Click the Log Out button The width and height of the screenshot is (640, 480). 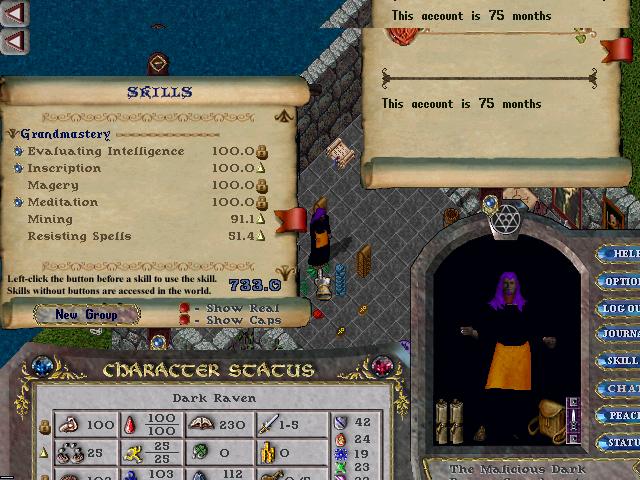(x=622, y=308)
